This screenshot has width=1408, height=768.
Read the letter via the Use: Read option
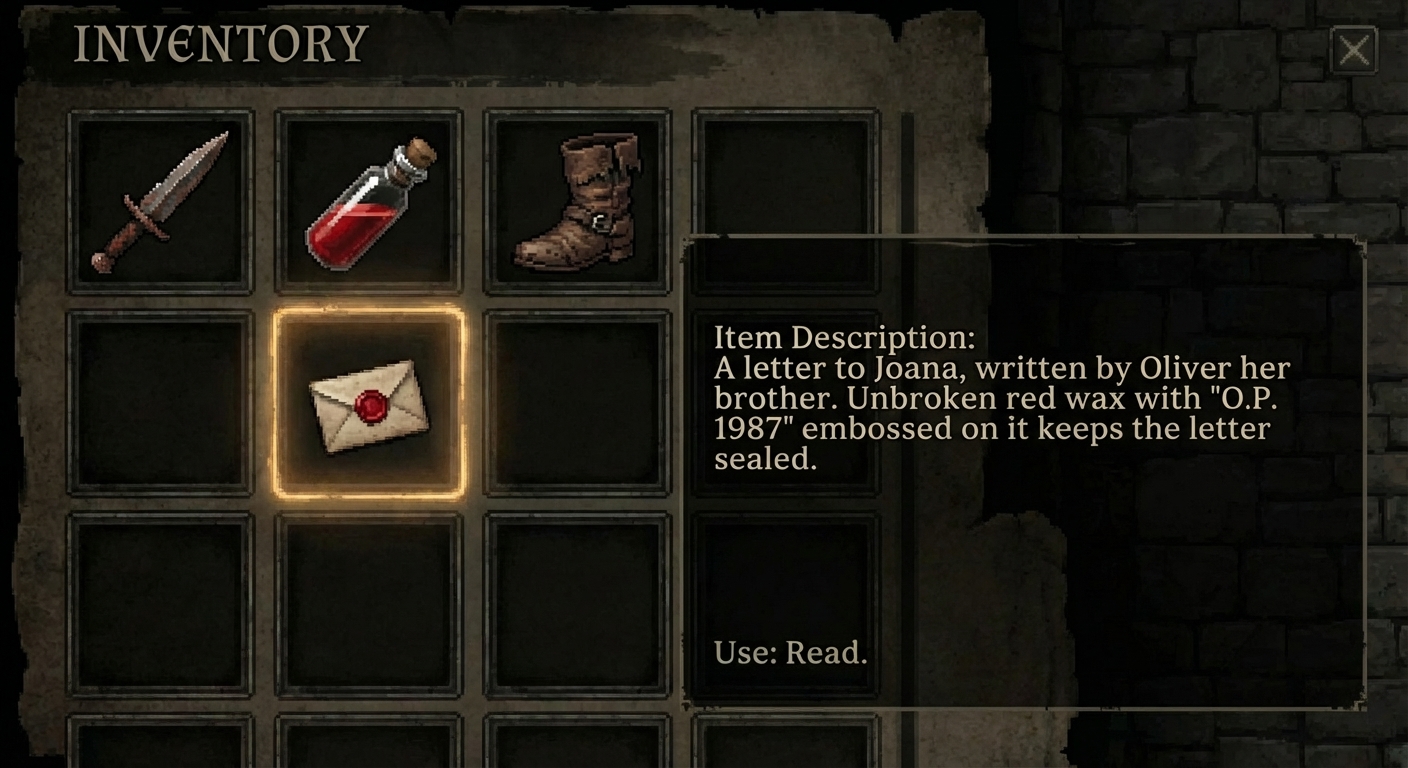coord(790,653)
